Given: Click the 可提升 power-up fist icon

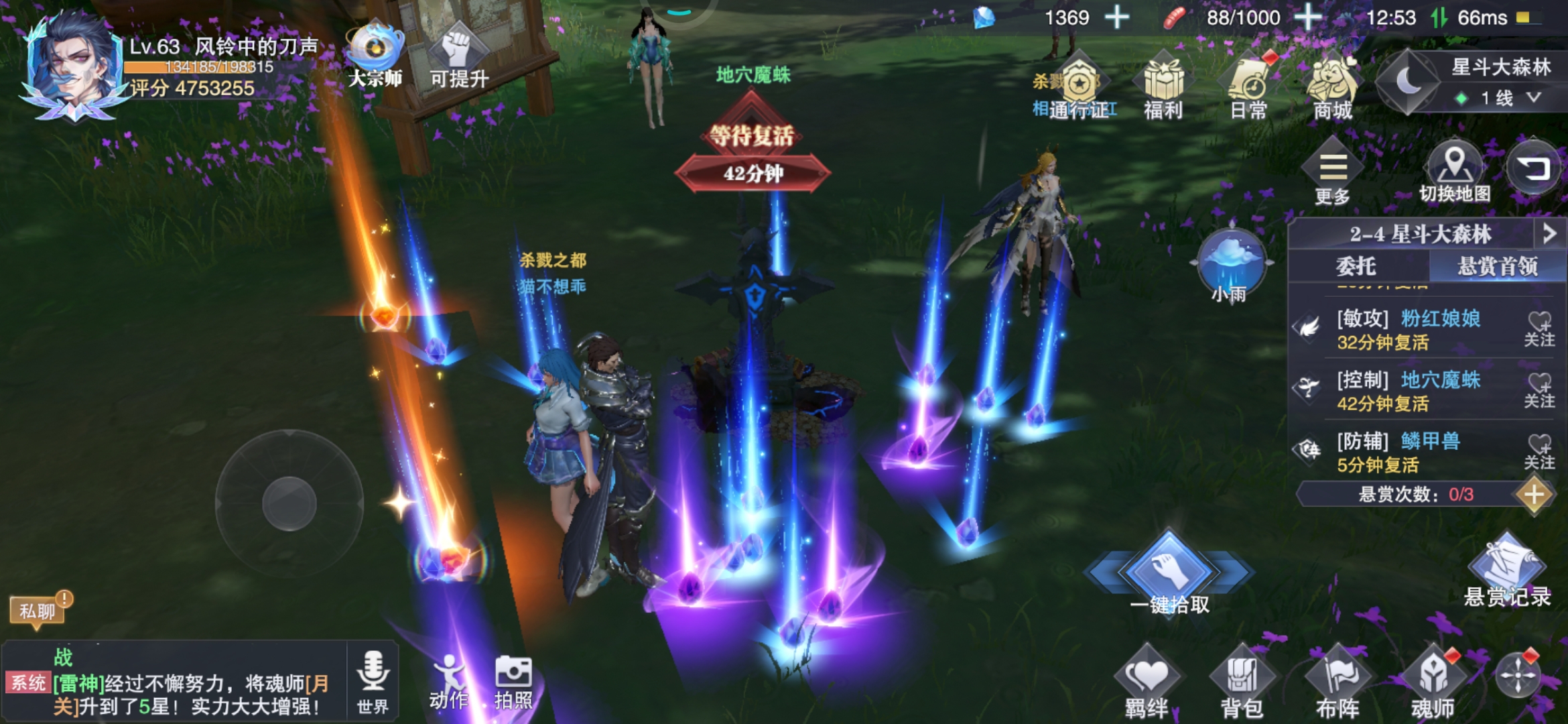Looking at the screenshot, I should point(459,57).
